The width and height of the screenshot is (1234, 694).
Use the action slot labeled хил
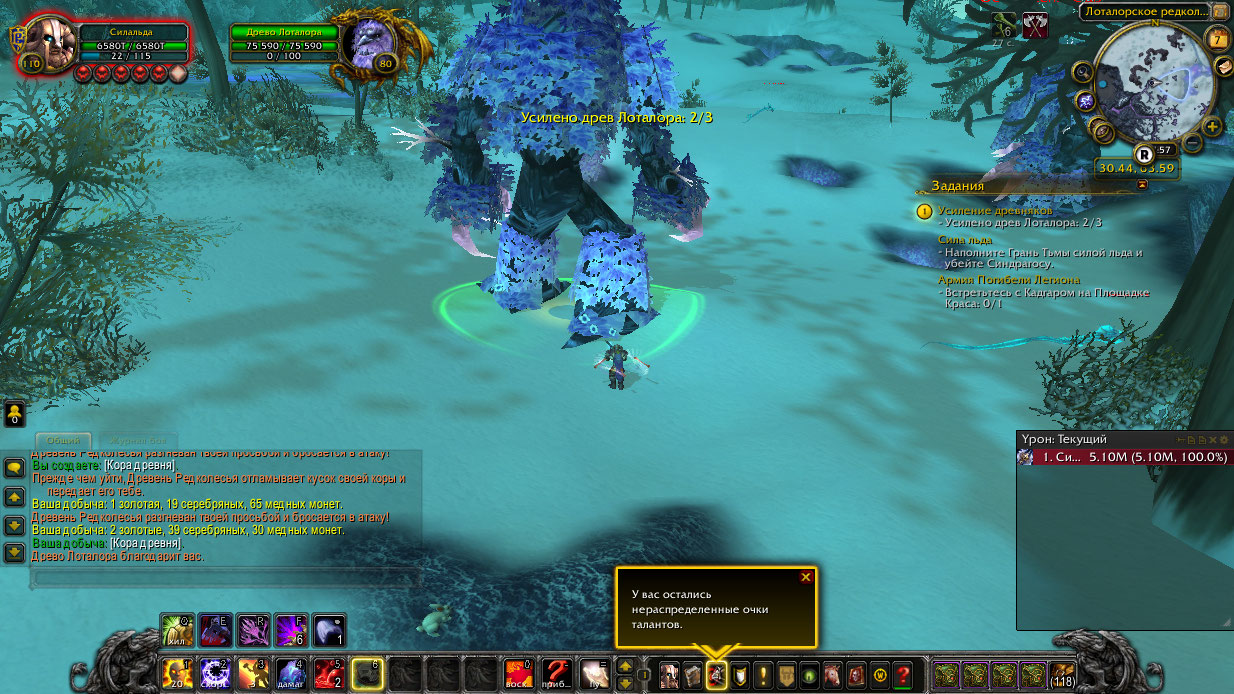coord(177,630)
